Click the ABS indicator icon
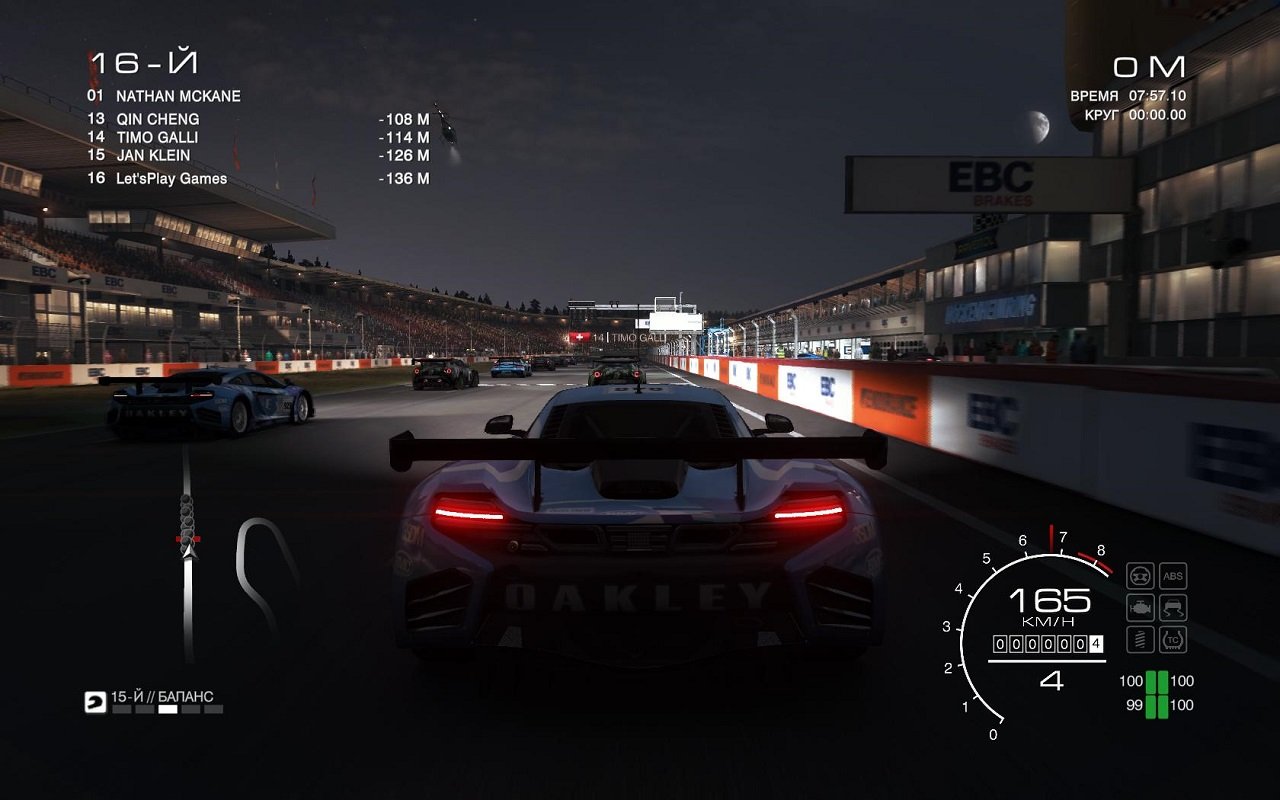This screenshot has width=1280, height=800. pyautogui.click(x=1172, y=575)
